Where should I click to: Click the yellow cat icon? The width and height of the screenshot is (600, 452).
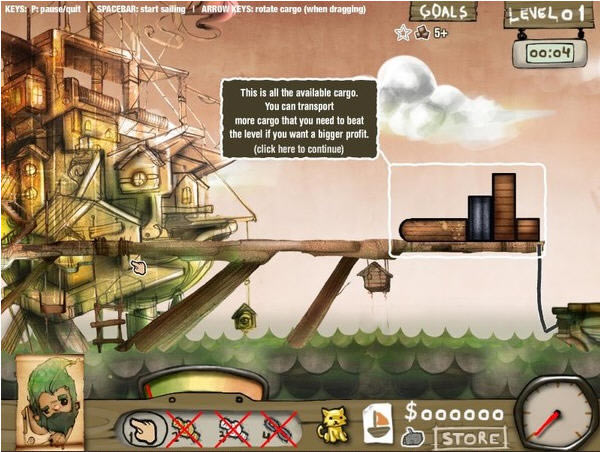(x=333, y=424)
